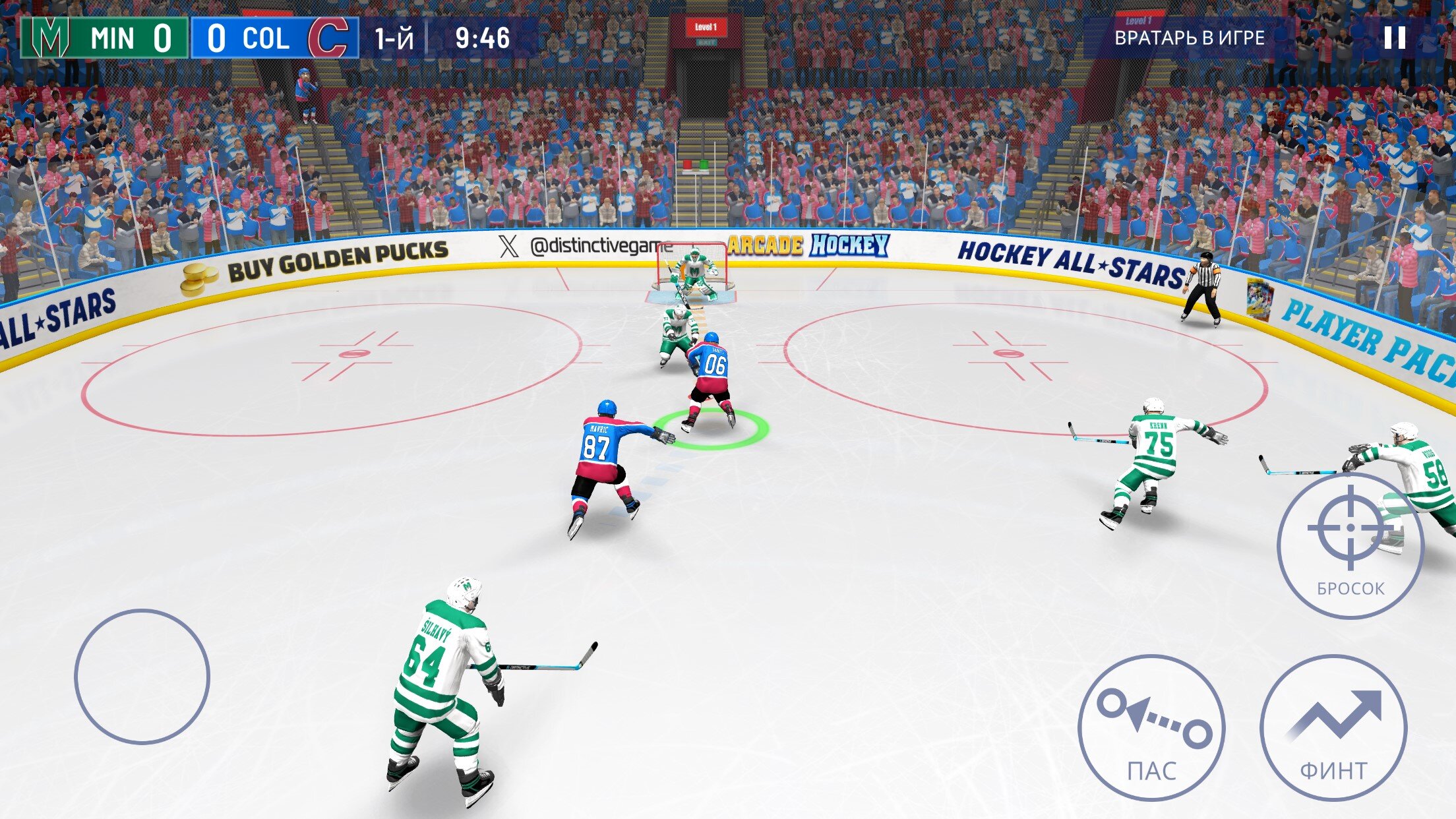Perform a deke with ФИНТ button
This screenshot has width=1456, height=819.
pyautogui.click(x=1333, y=728)
